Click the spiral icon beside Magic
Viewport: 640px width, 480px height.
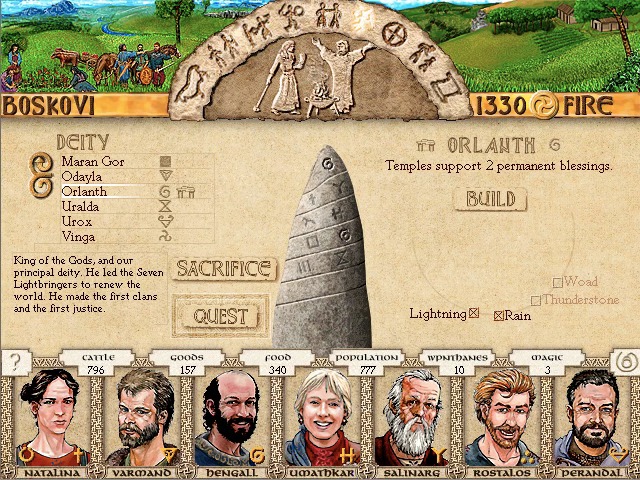pos(623,360)
